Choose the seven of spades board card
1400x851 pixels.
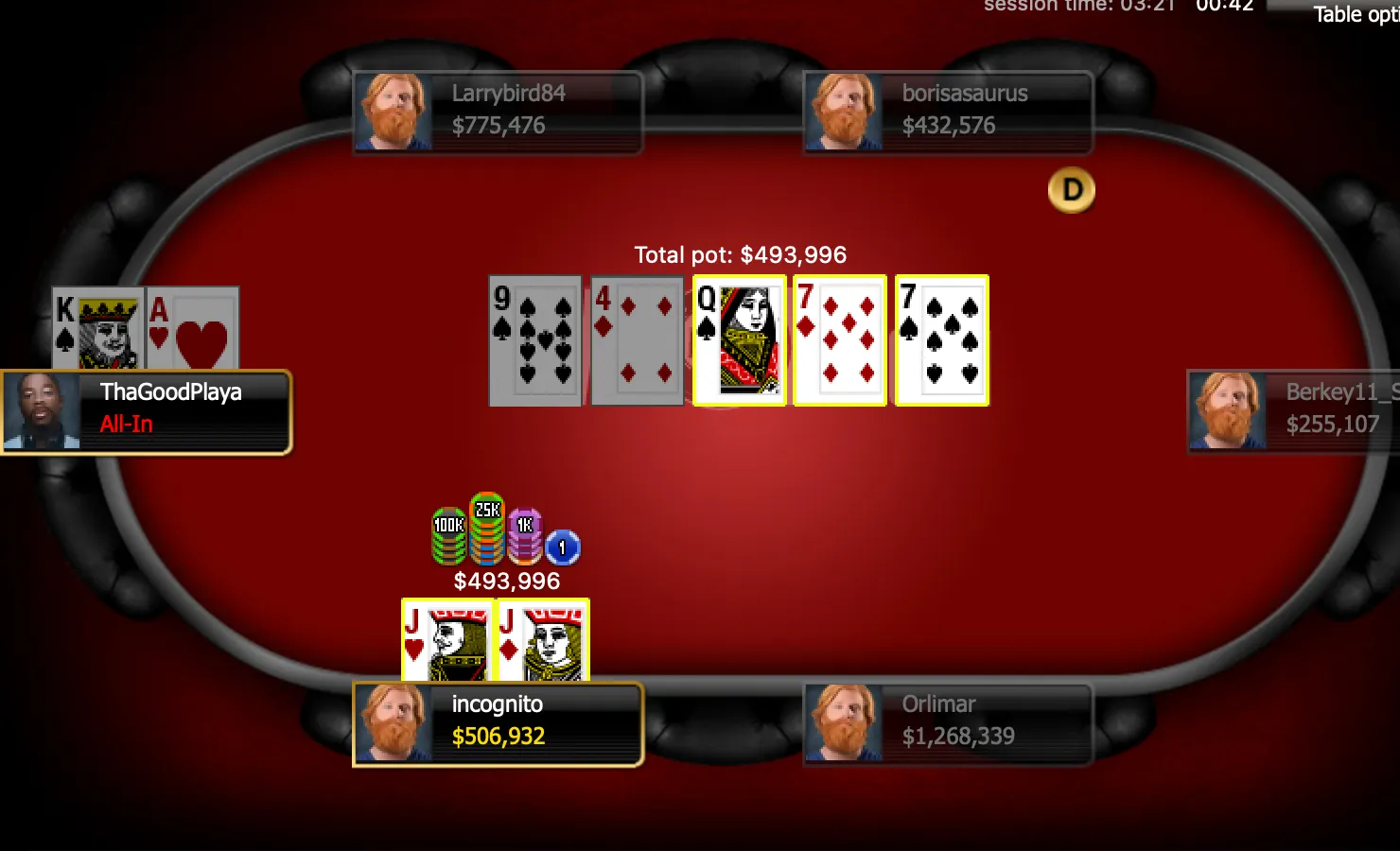[942, 340]
